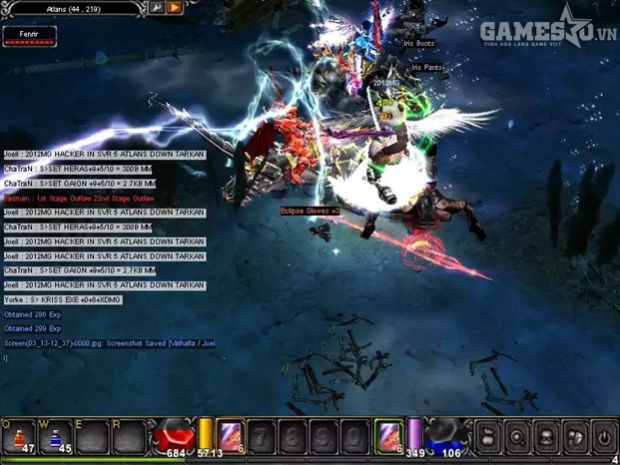Open the inventory button beside the power icon
This screenshot has width=620, height=465.
(575, 437)
